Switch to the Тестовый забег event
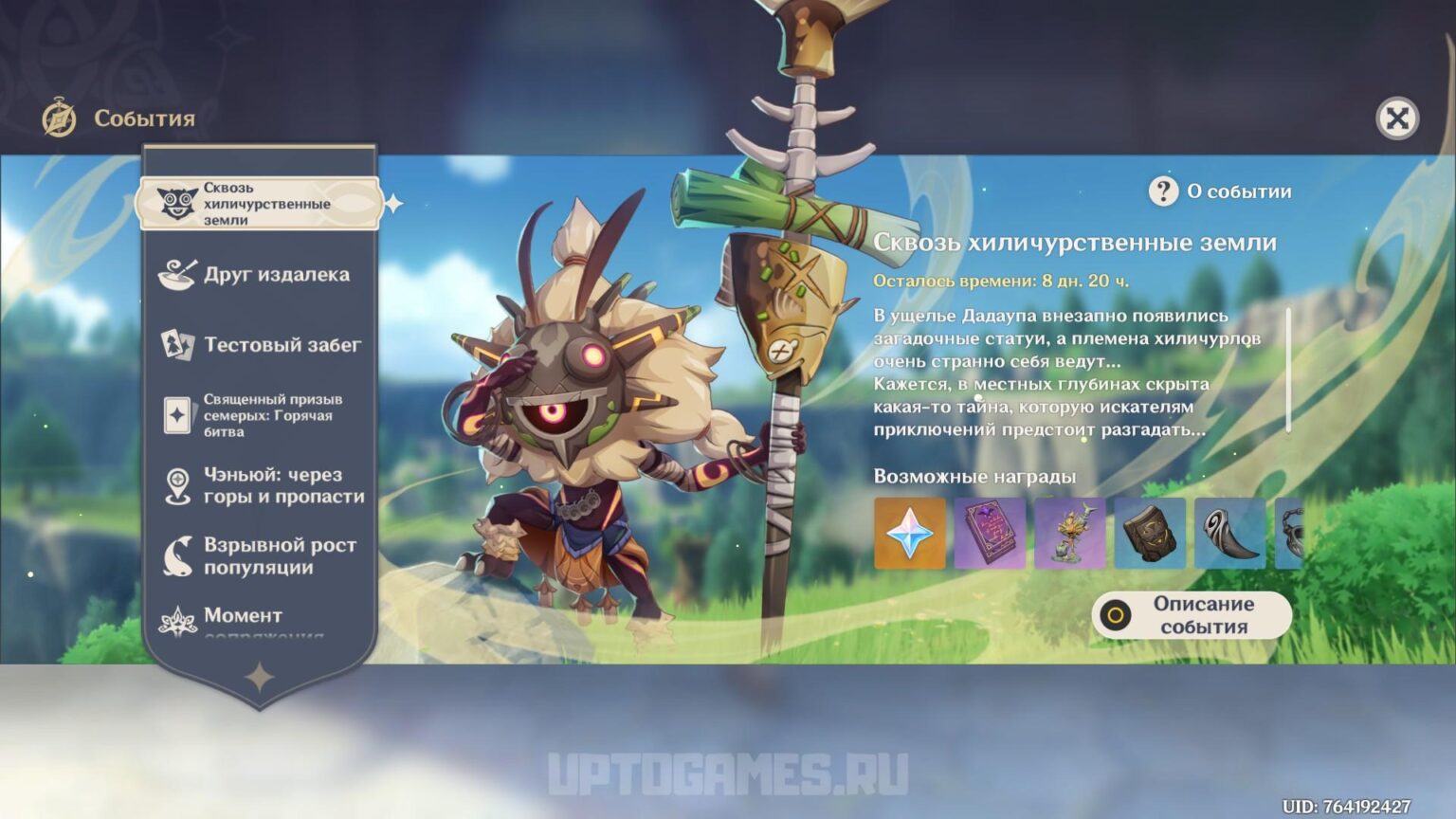 [259, 345]
